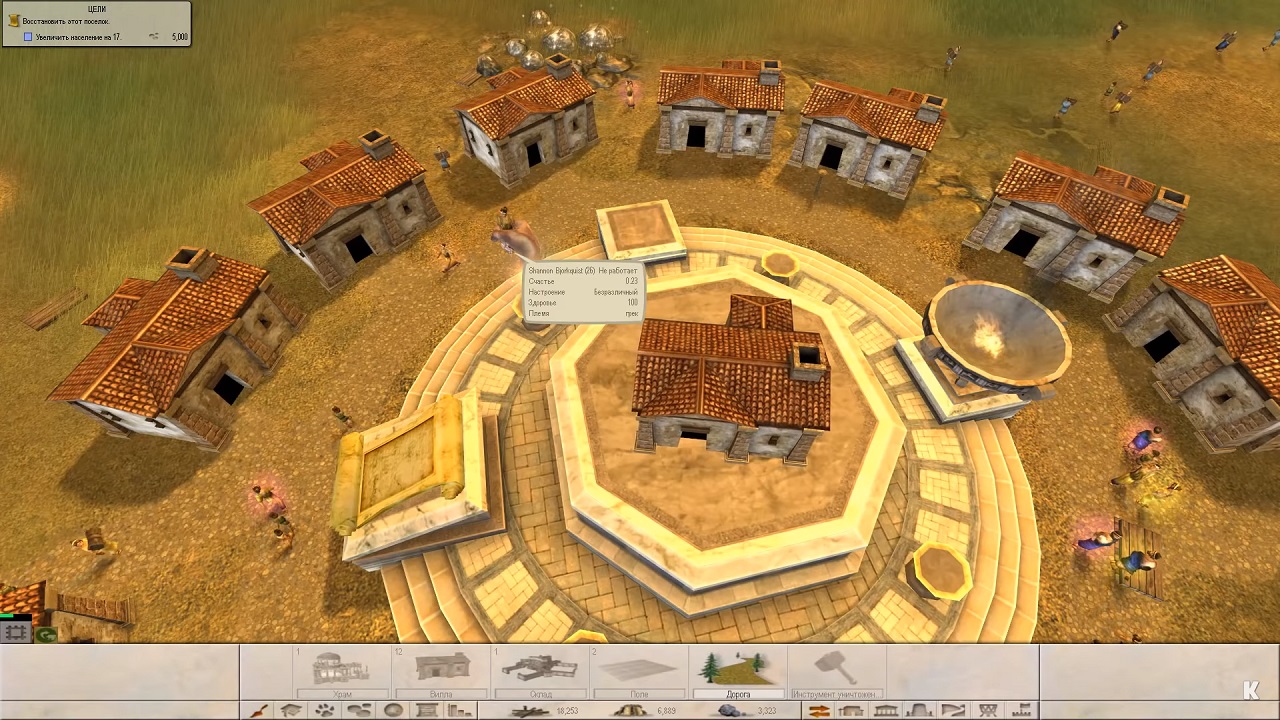1280x720 pixels.
Task: Select the Храм temple building option
Action: tap(343, 671)
